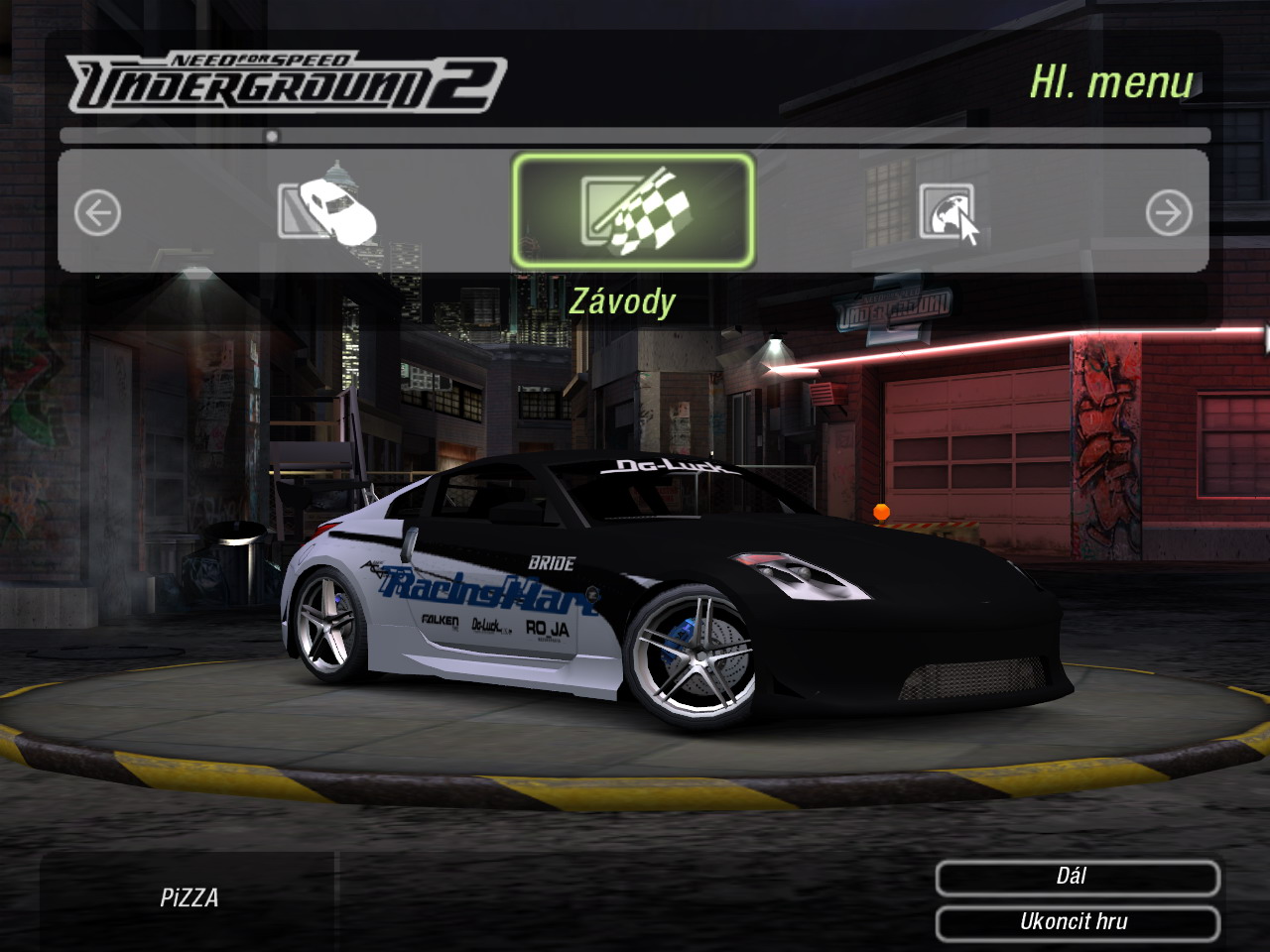The width and height of the screenshot is (1270, 952).
Task: Click the left arrow to scroll menu
Action: [x=98, y=213]
